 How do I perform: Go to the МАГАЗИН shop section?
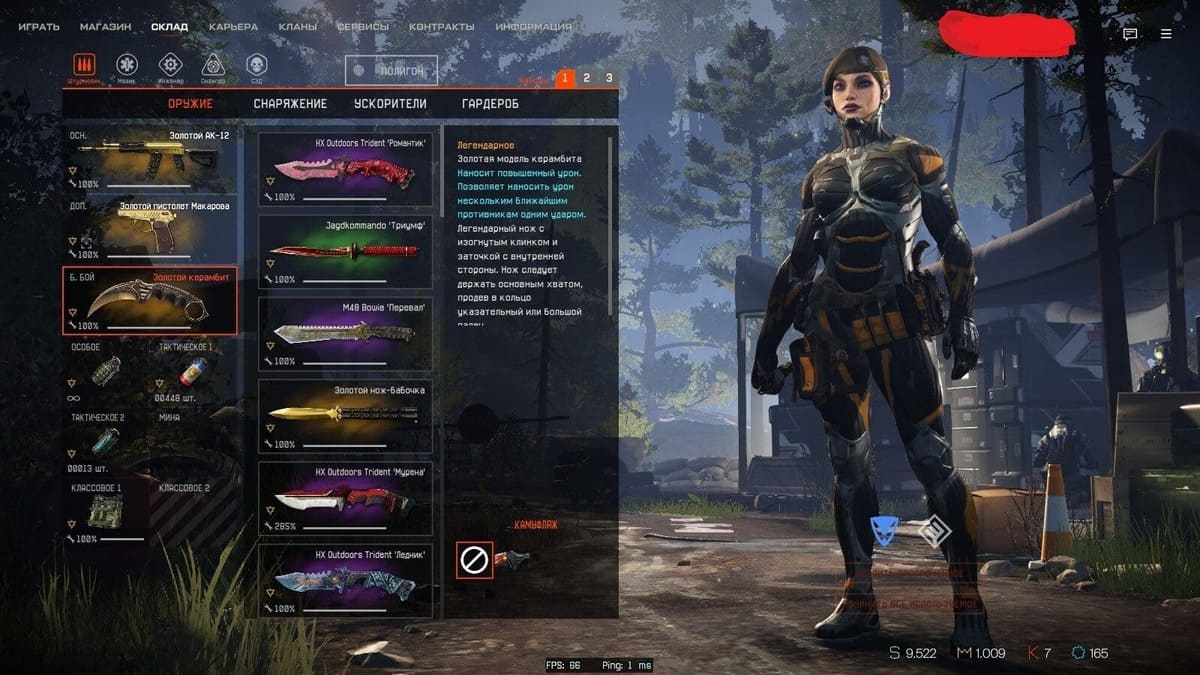105,27
